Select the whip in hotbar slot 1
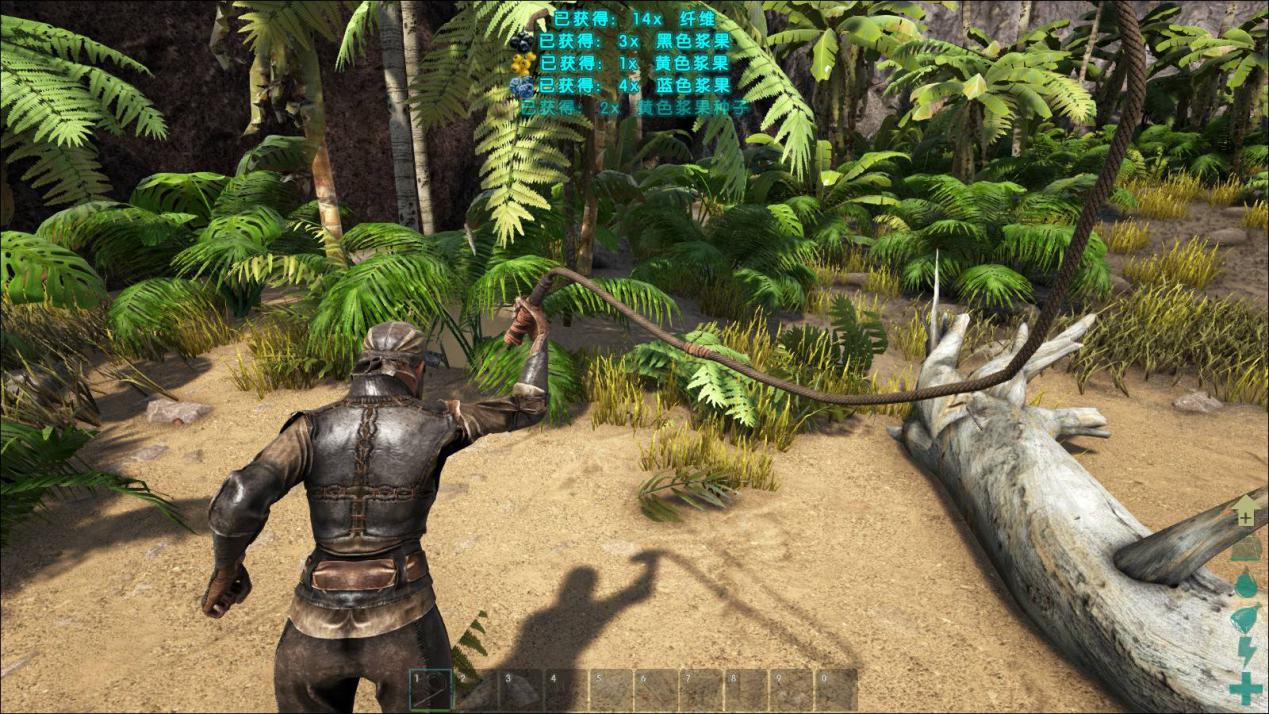1269x714 pixels. (x=431, y=689)
